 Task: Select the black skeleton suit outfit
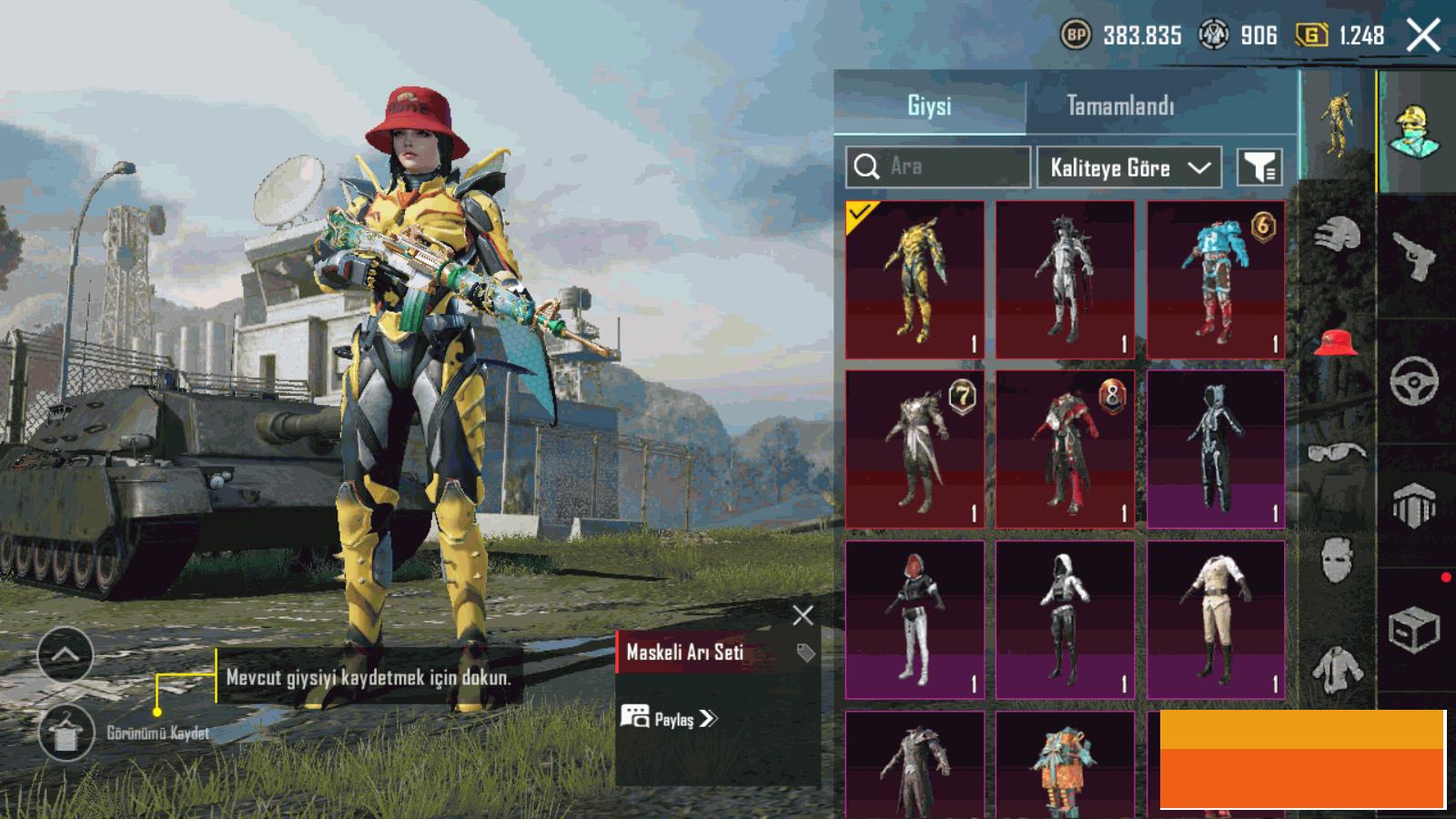pos(1216,449)
